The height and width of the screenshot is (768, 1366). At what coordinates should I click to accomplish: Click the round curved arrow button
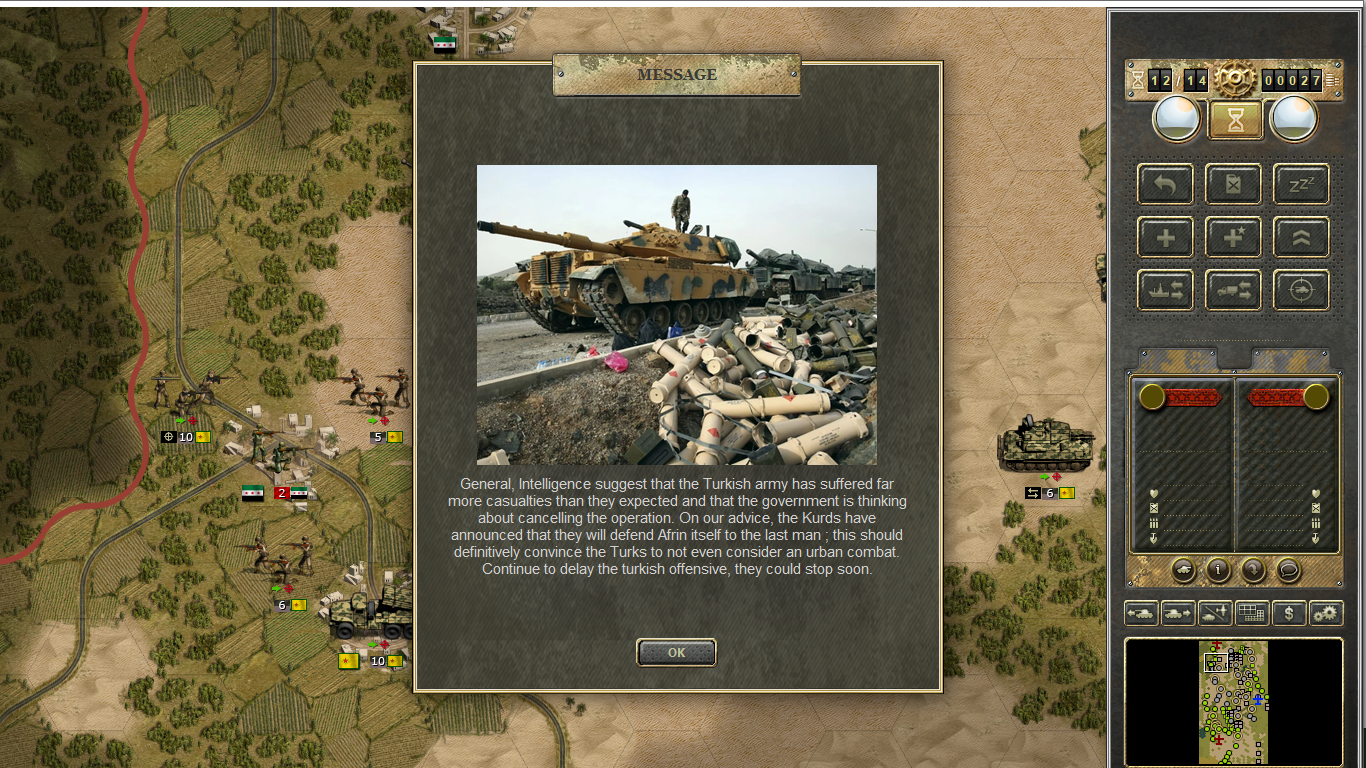[1253, 570]
